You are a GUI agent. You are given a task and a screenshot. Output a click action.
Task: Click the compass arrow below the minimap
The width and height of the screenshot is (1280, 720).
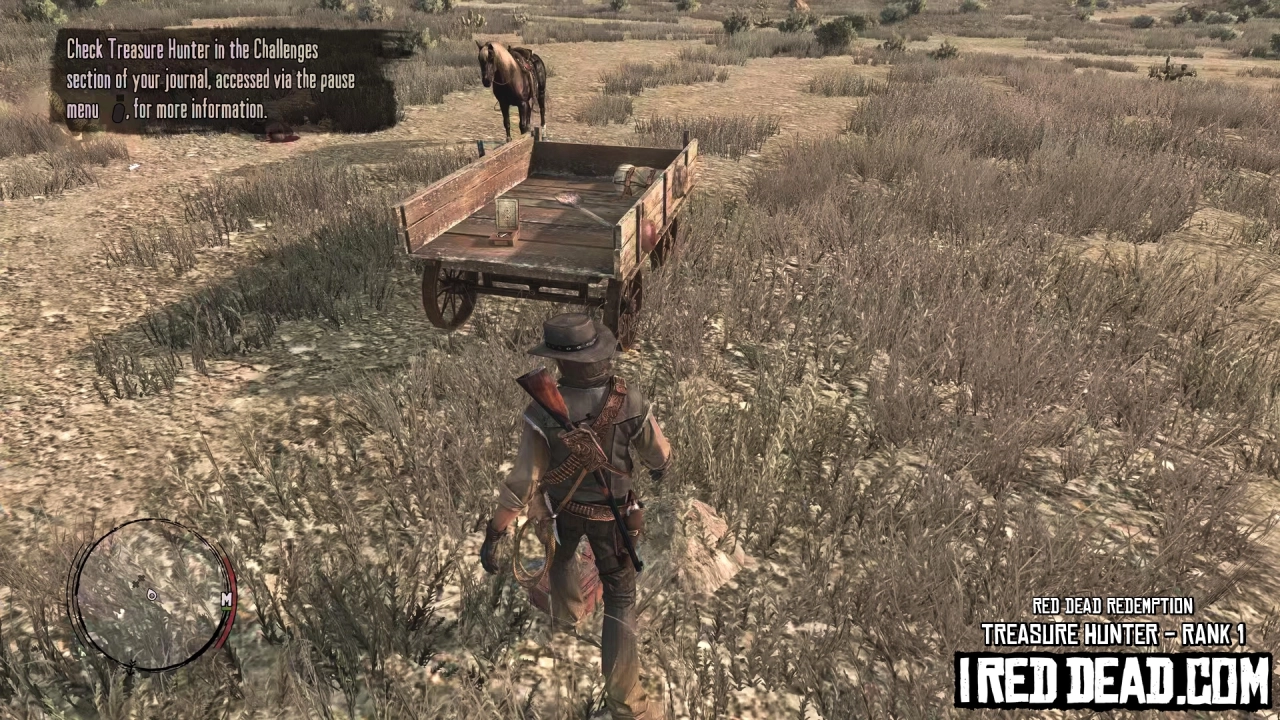tap(131, 665)
